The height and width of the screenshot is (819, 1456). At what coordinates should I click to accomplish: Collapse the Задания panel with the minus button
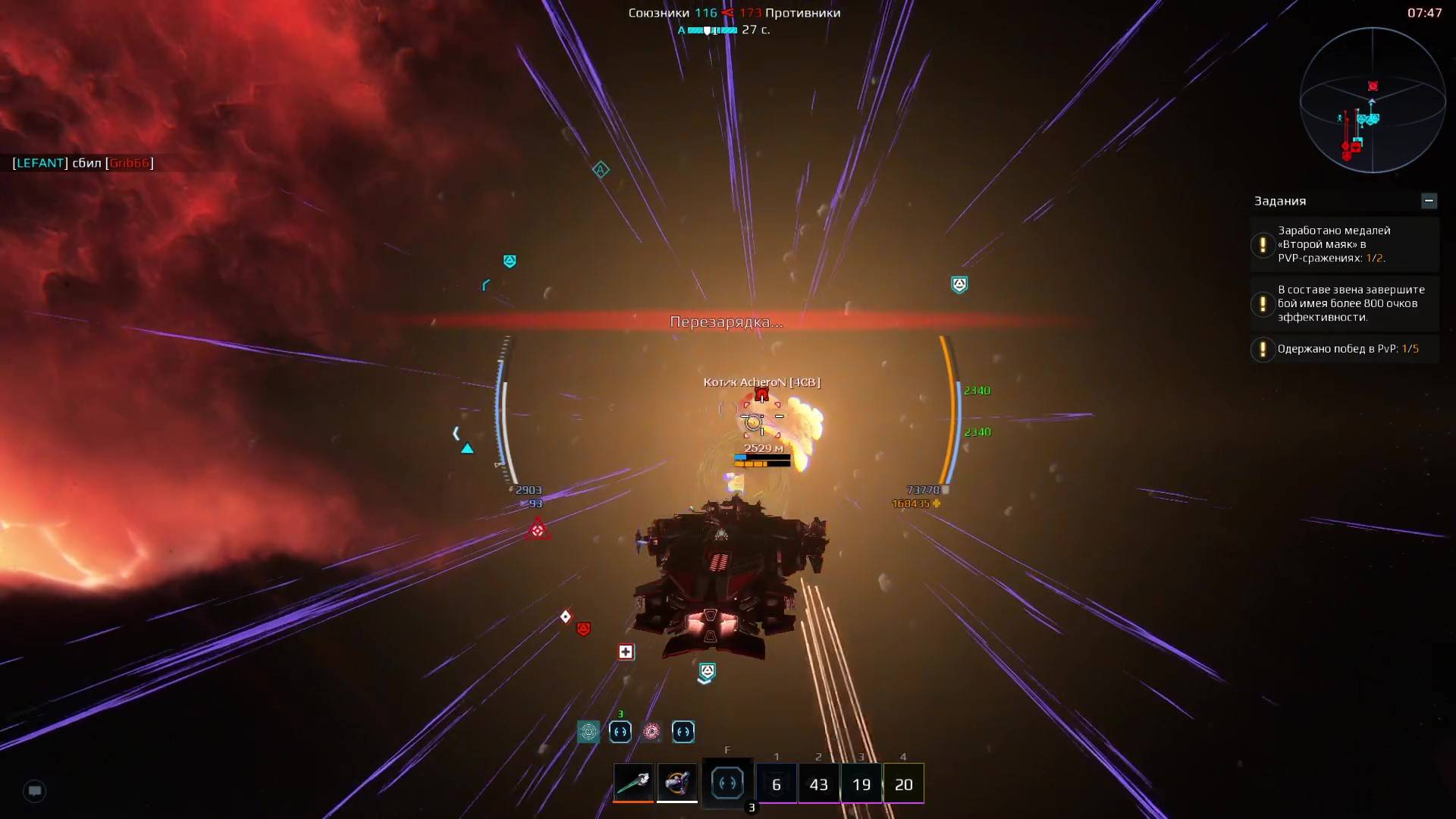pyautogui.click(x=1429, y=201)
